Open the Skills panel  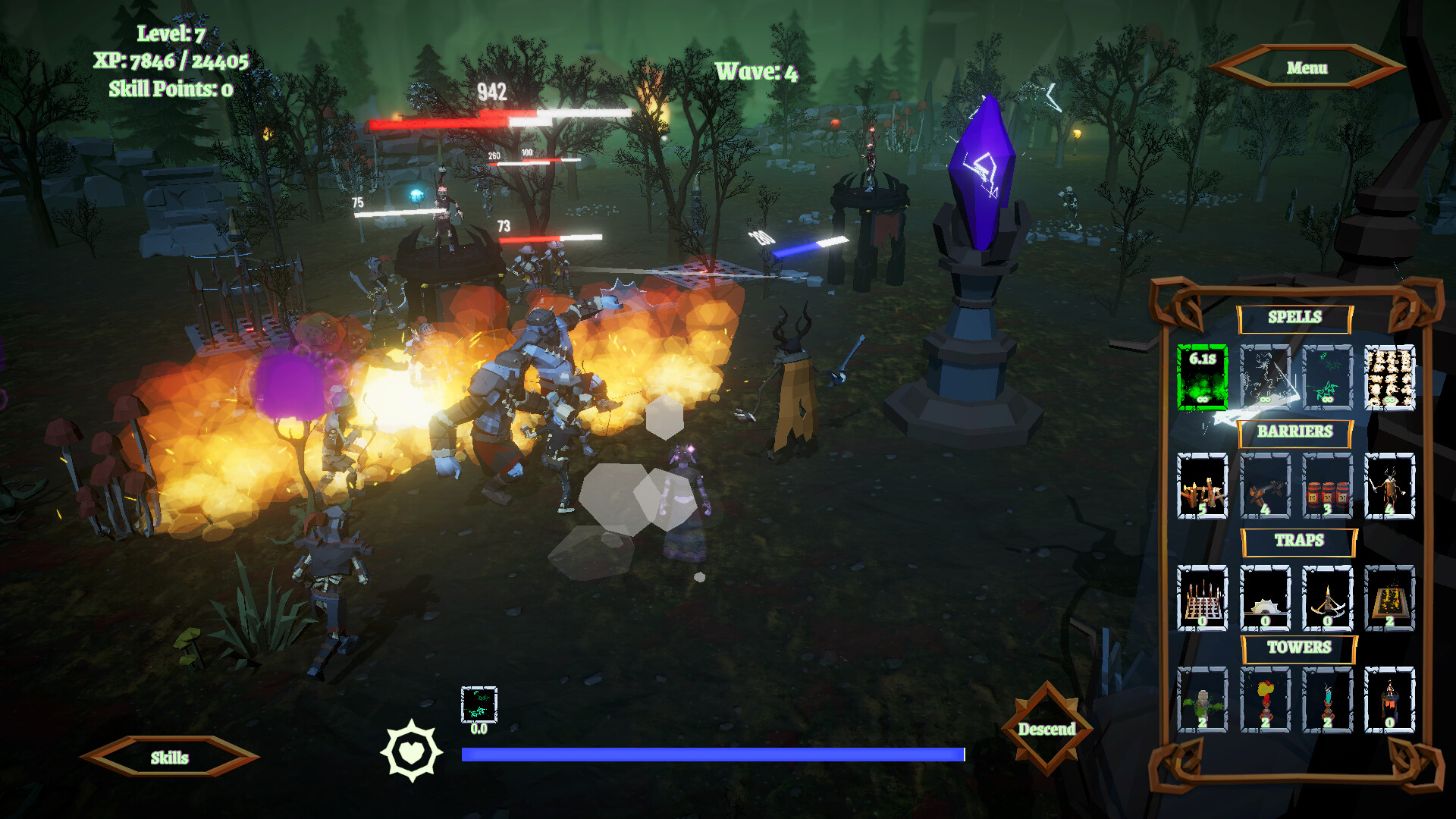(x=169, y=758)
